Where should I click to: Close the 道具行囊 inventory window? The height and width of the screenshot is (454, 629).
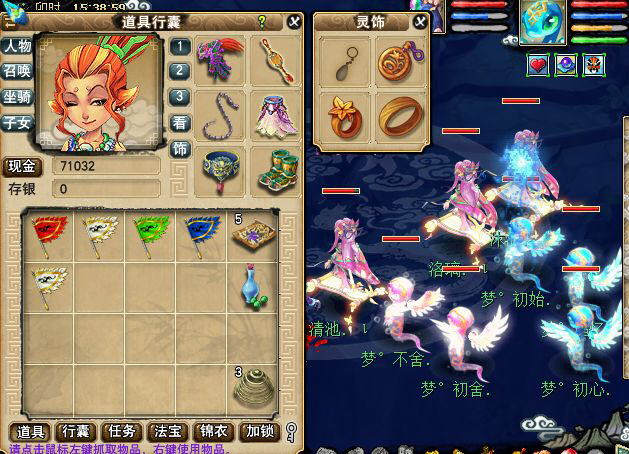coord(293,21)
